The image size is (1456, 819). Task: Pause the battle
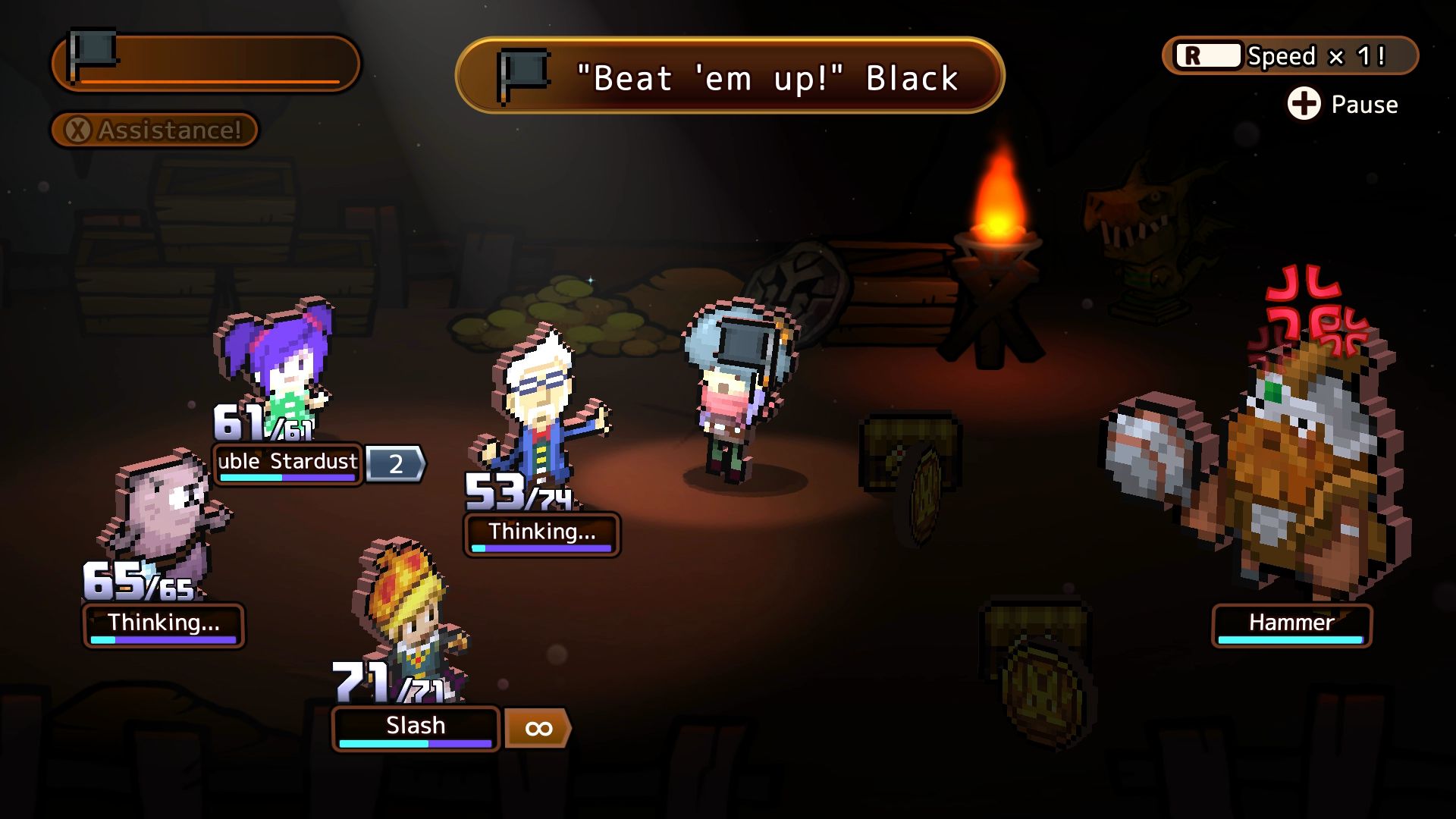1342,104
